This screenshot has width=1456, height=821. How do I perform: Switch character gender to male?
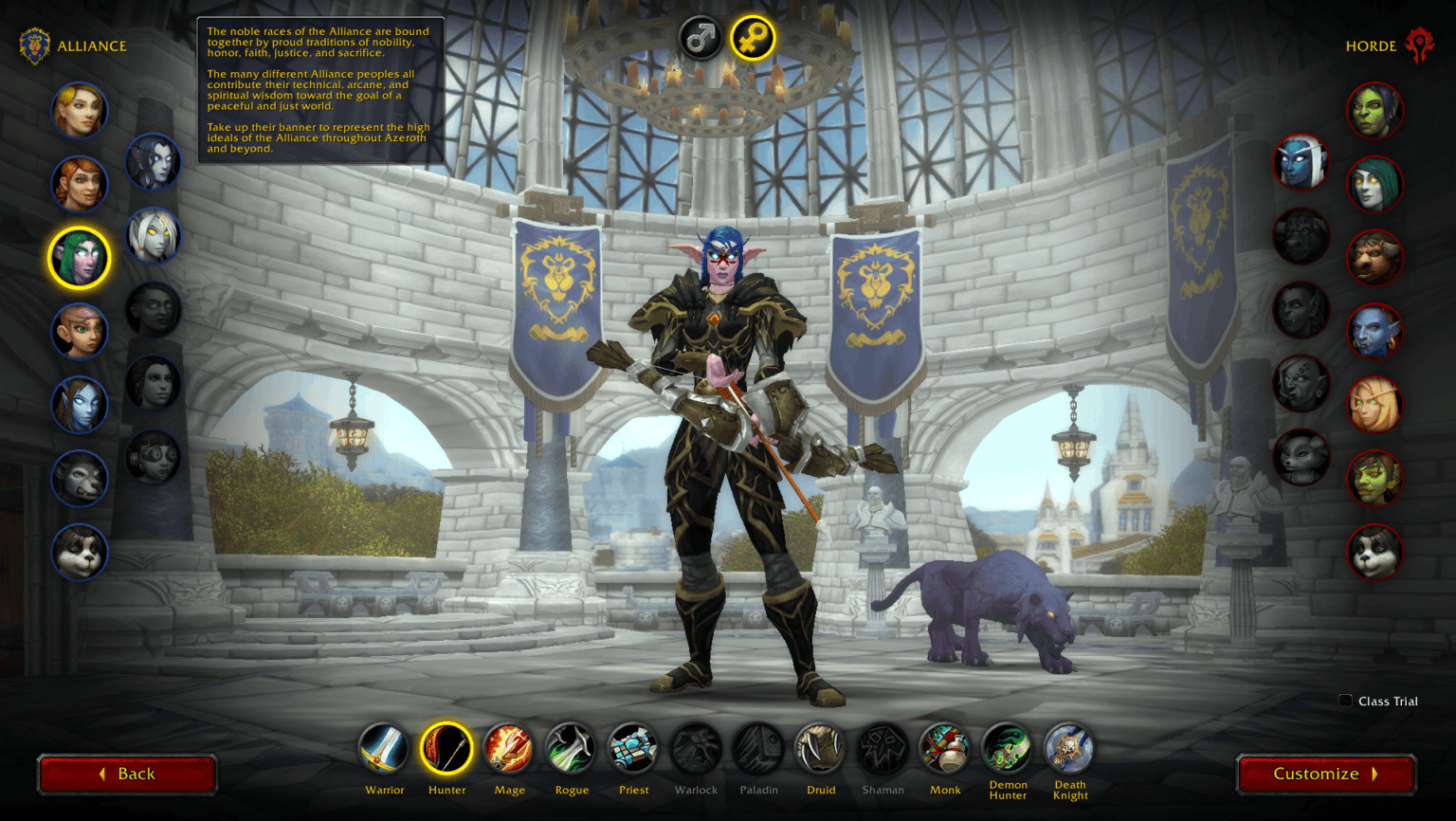click(x=699, y=40)
